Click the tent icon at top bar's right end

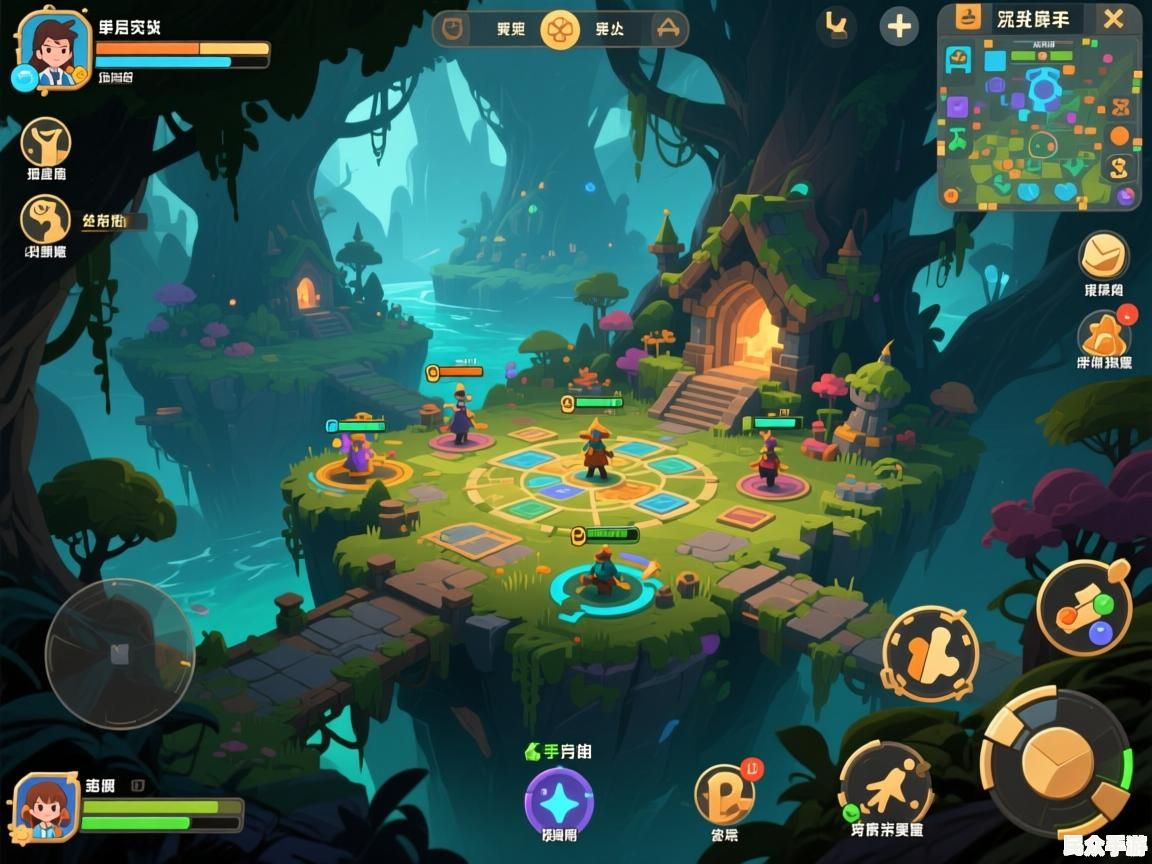[666, 29]
